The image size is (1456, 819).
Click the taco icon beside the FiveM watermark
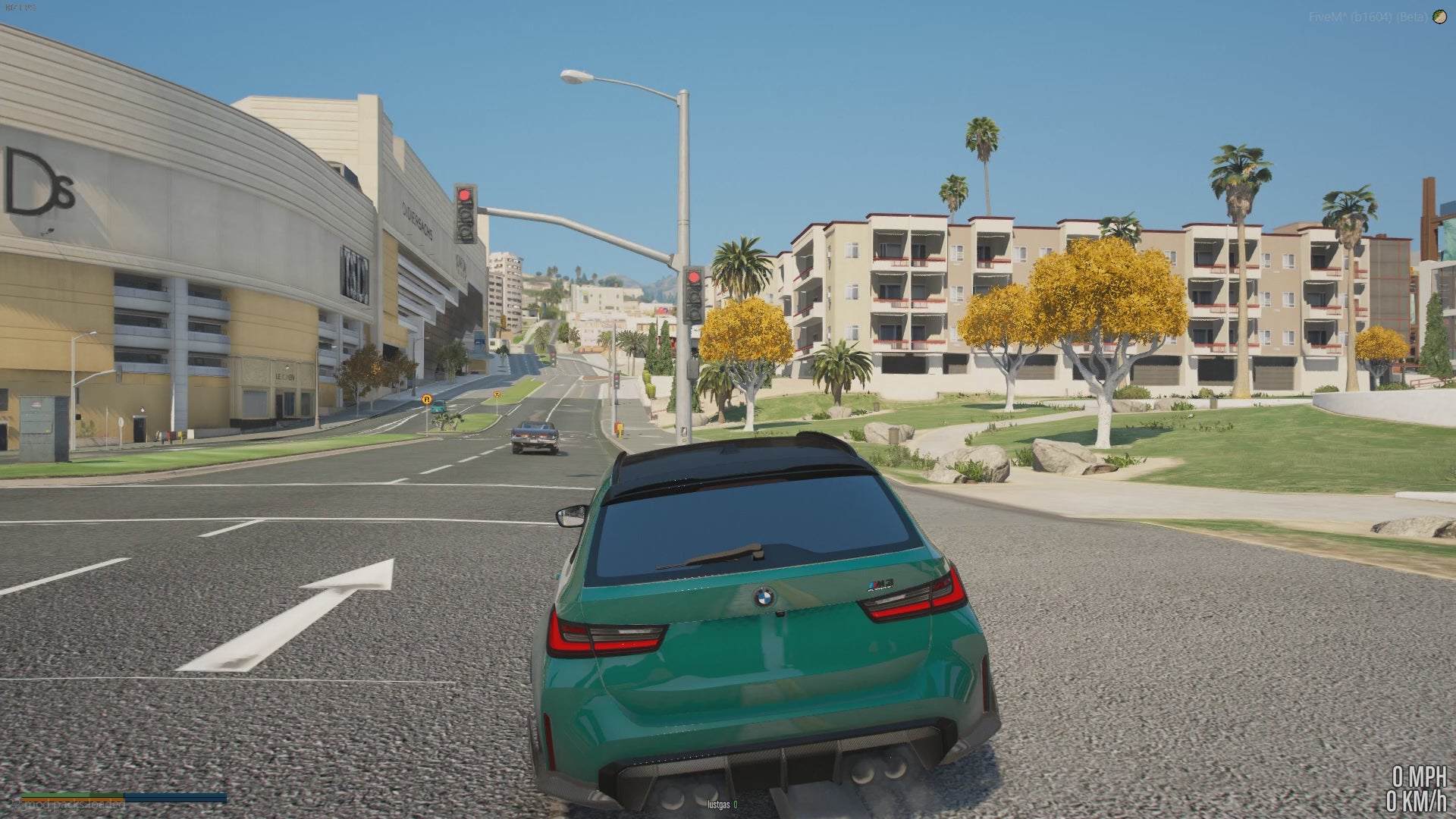click(1439, 17)
